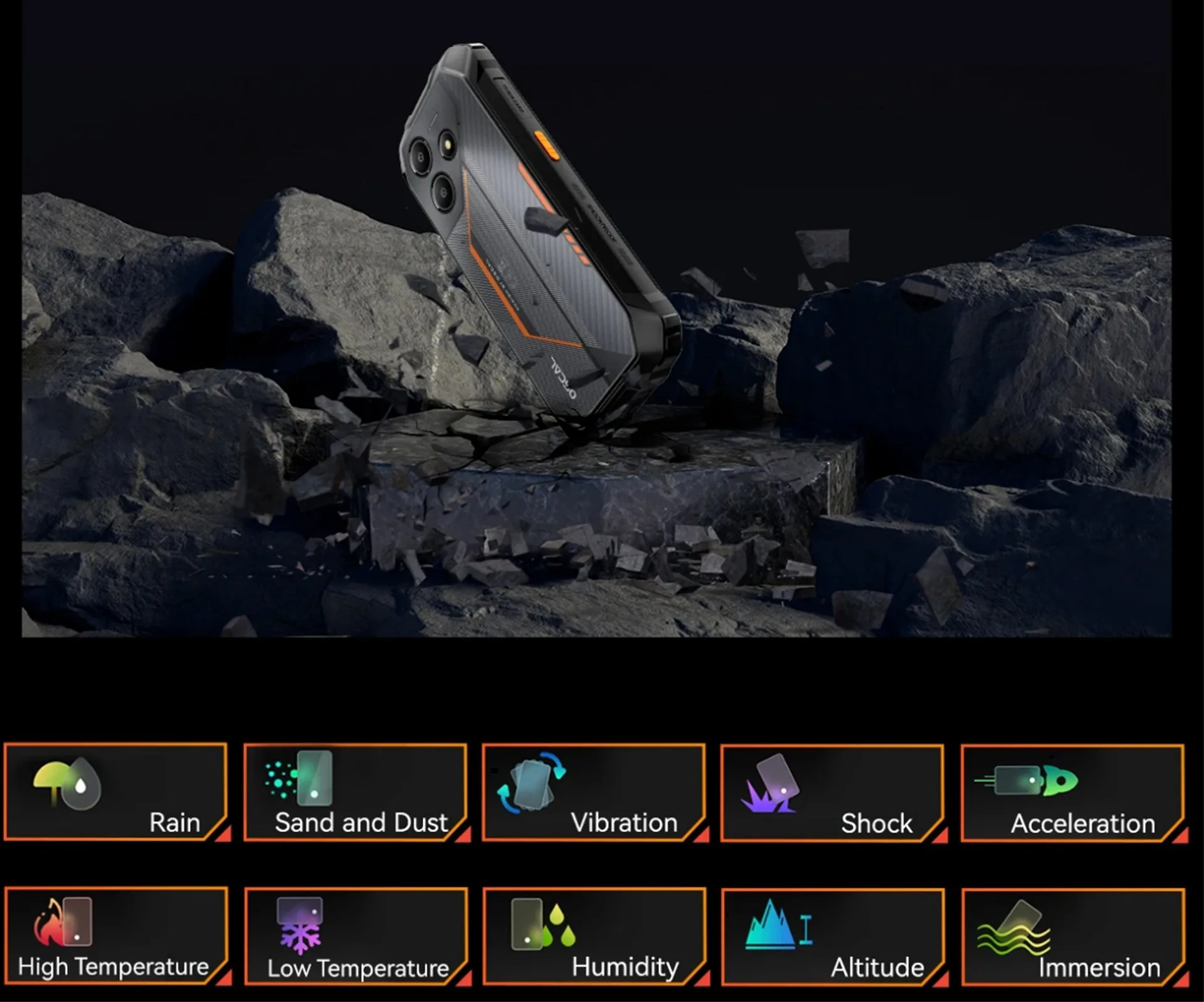The height and width of the screenshot is (1002, 1204).
Task: Open the Vibration test tile
Action: coord(594,793)
